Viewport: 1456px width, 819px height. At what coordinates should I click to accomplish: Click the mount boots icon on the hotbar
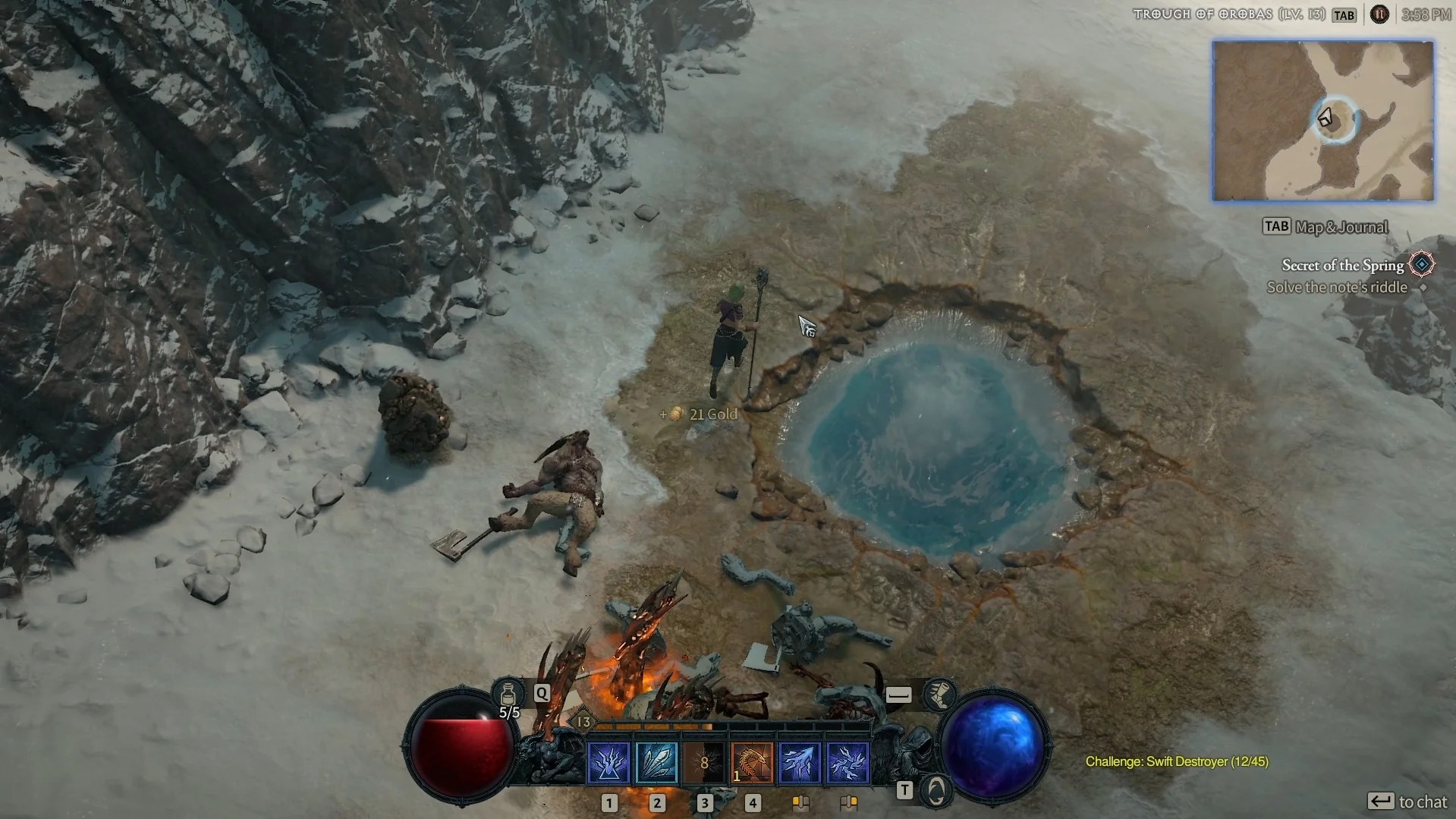pos(941,695)
